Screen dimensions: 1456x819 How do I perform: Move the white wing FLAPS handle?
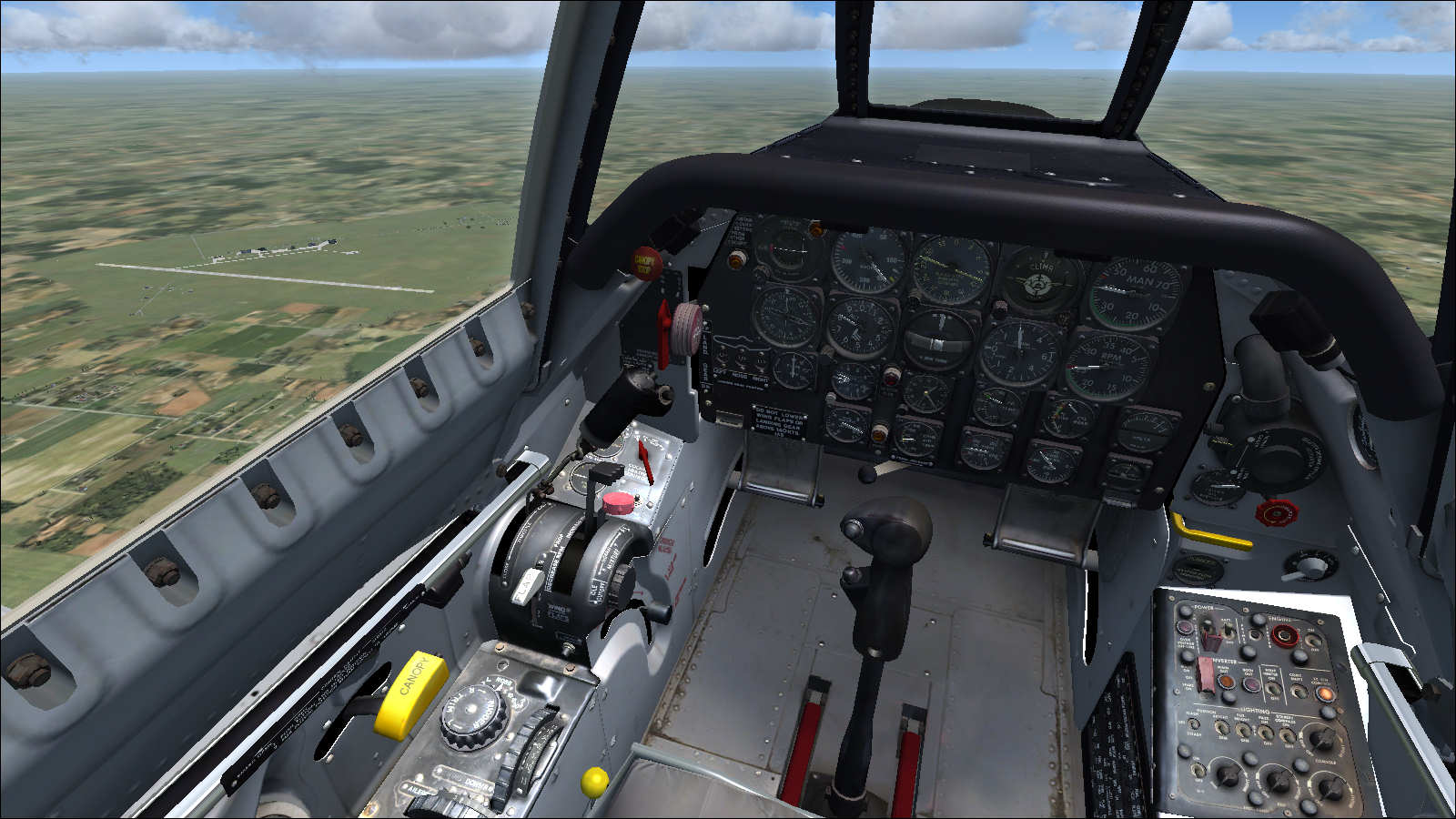528,585
